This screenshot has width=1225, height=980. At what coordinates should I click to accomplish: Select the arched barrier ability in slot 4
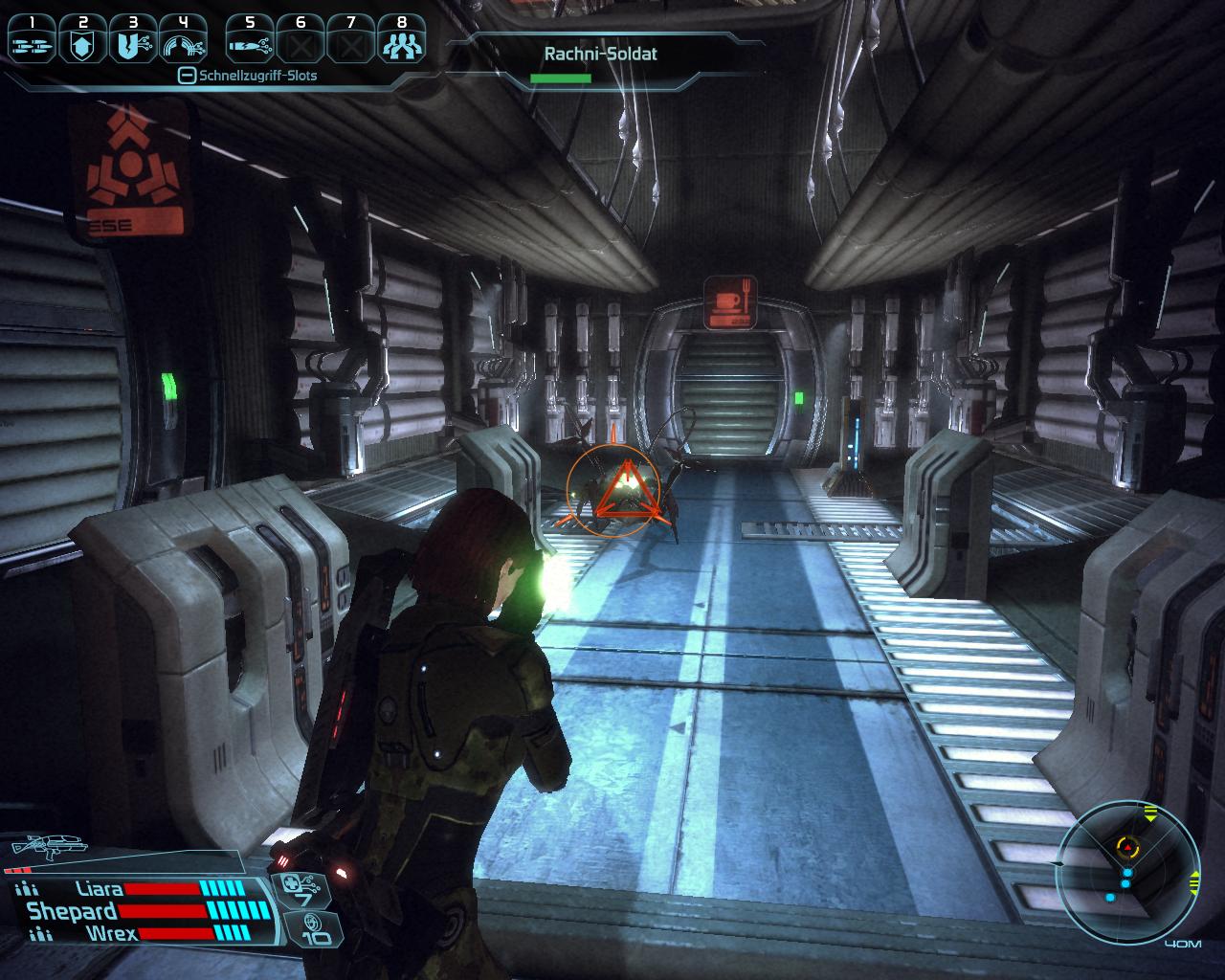coord(182,41)
